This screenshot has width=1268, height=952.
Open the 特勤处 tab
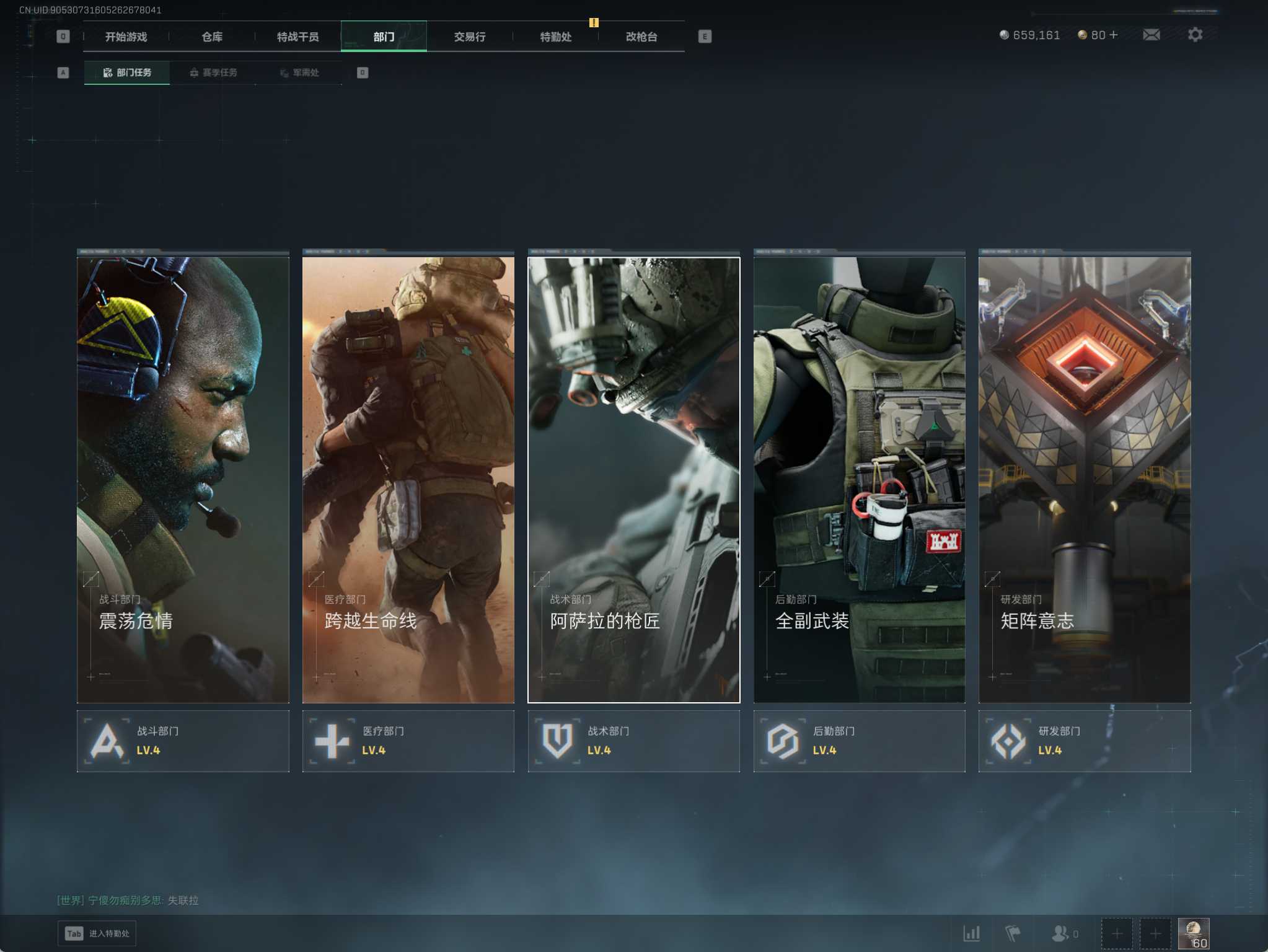pyautogui.click(x=555, y=37)
